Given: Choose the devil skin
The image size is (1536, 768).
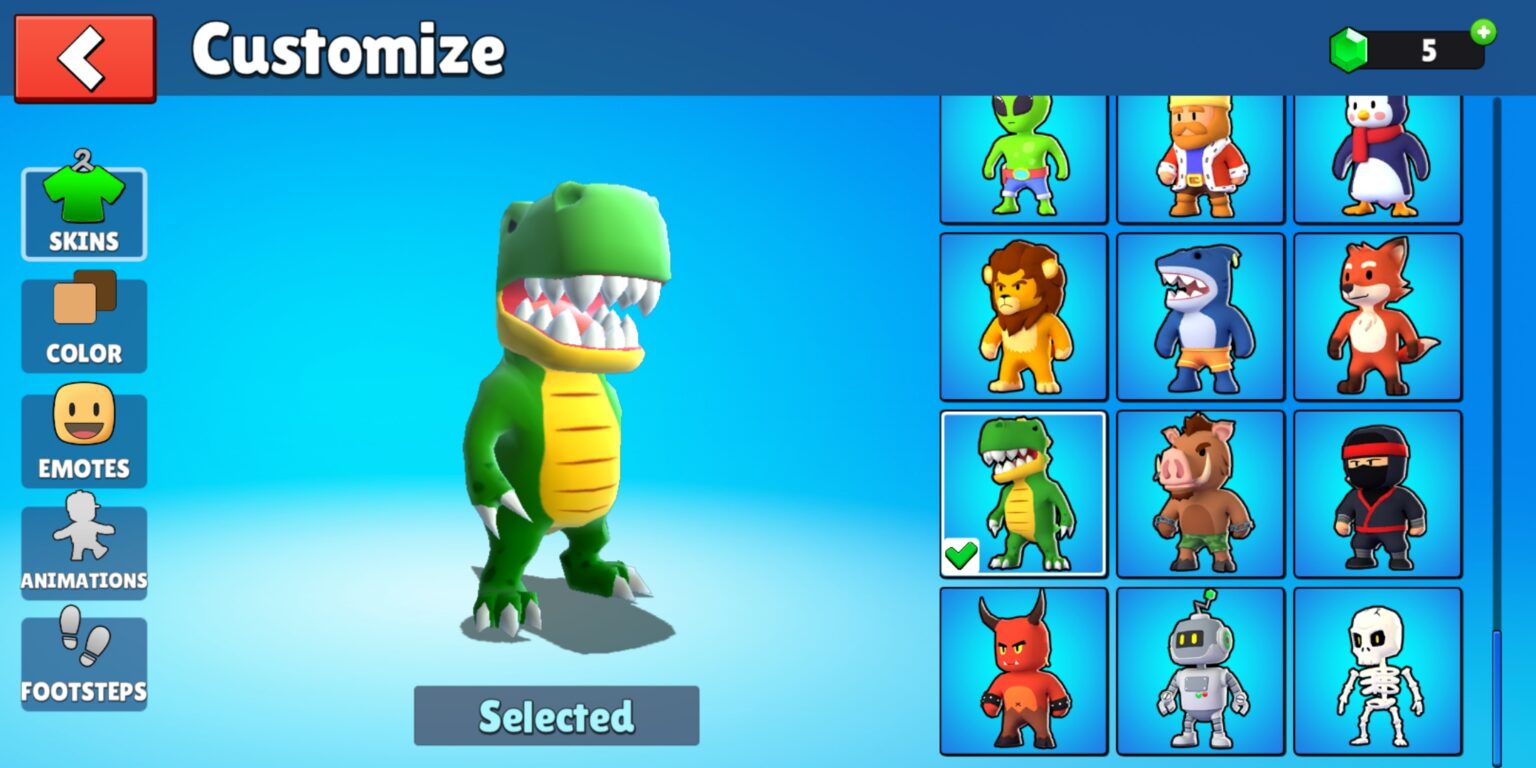Looking at the screenshot, I should [1022, 670].
